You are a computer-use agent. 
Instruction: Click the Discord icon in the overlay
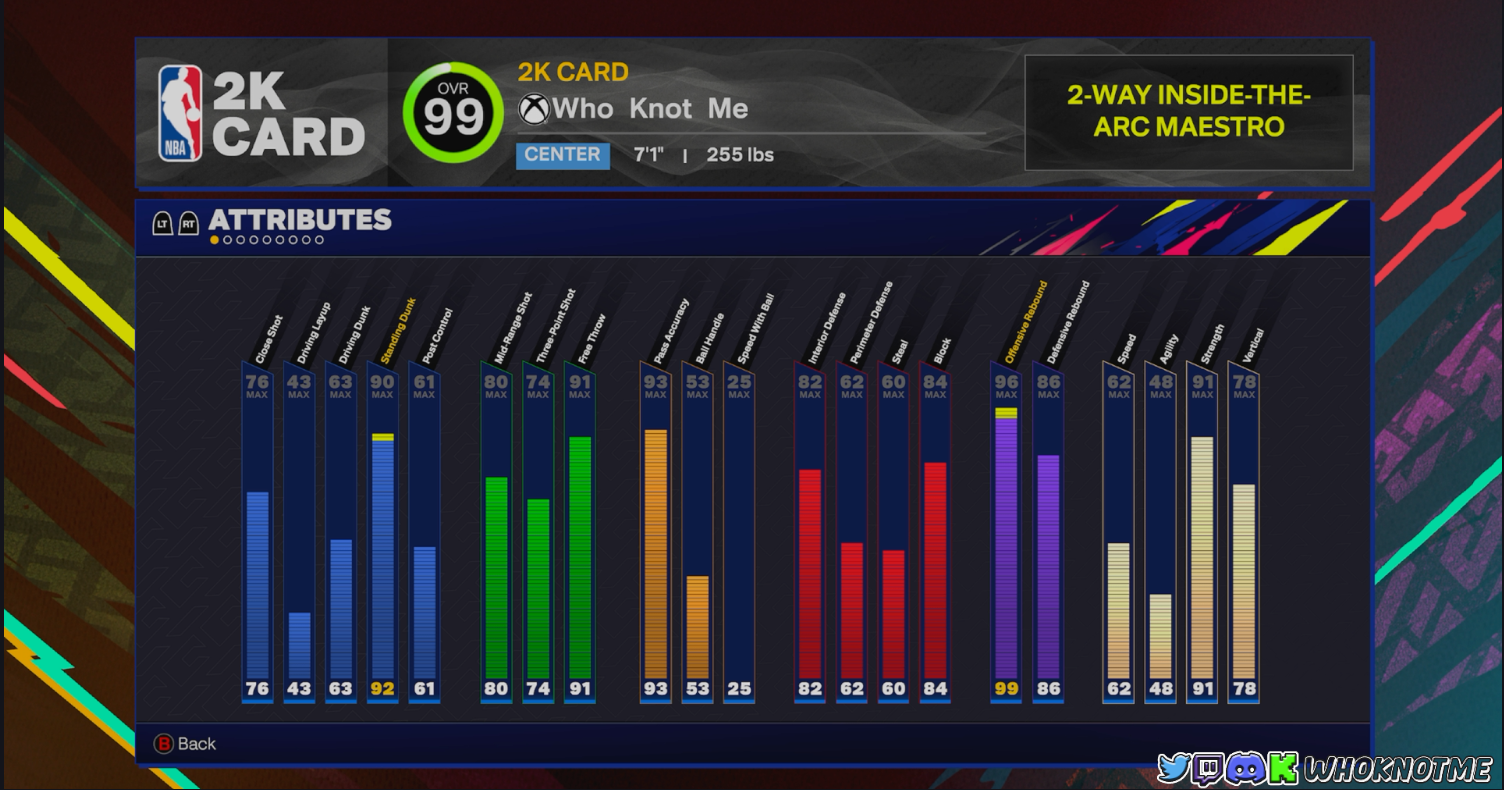pyautogui.click(x=1245, y=768)
